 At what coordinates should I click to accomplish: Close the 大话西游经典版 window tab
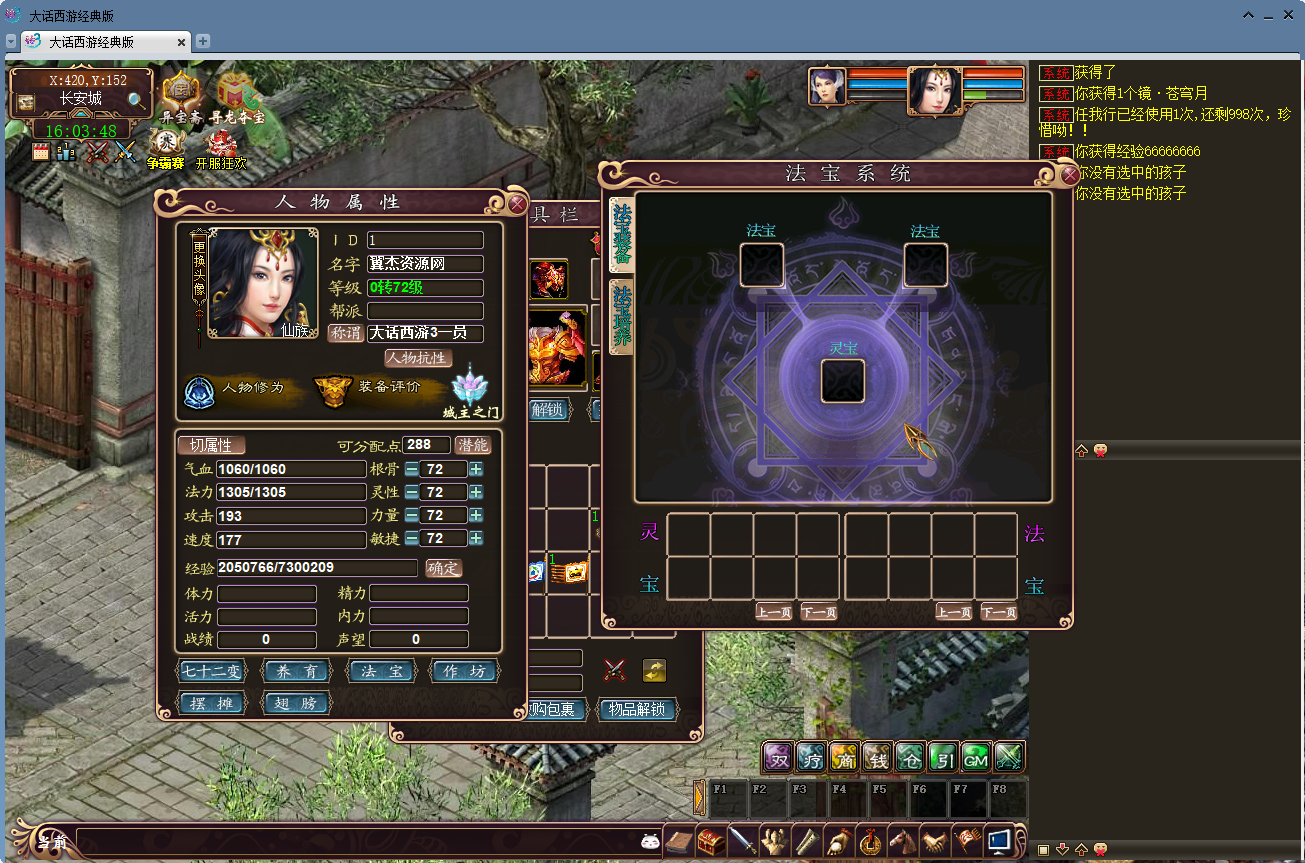click(x=181, y=42)
